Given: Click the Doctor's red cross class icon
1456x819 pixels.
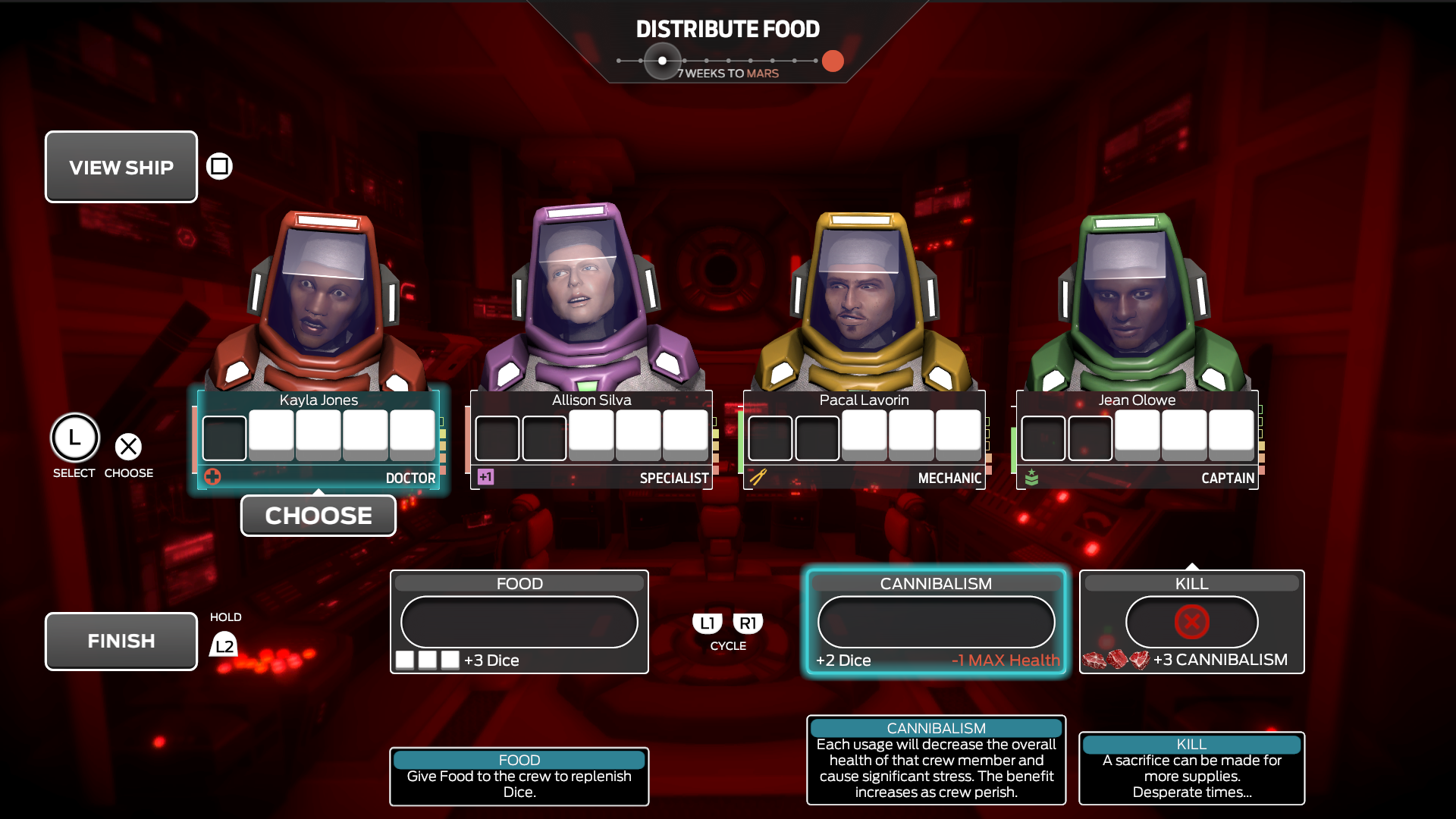Looking at the screenshot, I should [x=213, y=477].
